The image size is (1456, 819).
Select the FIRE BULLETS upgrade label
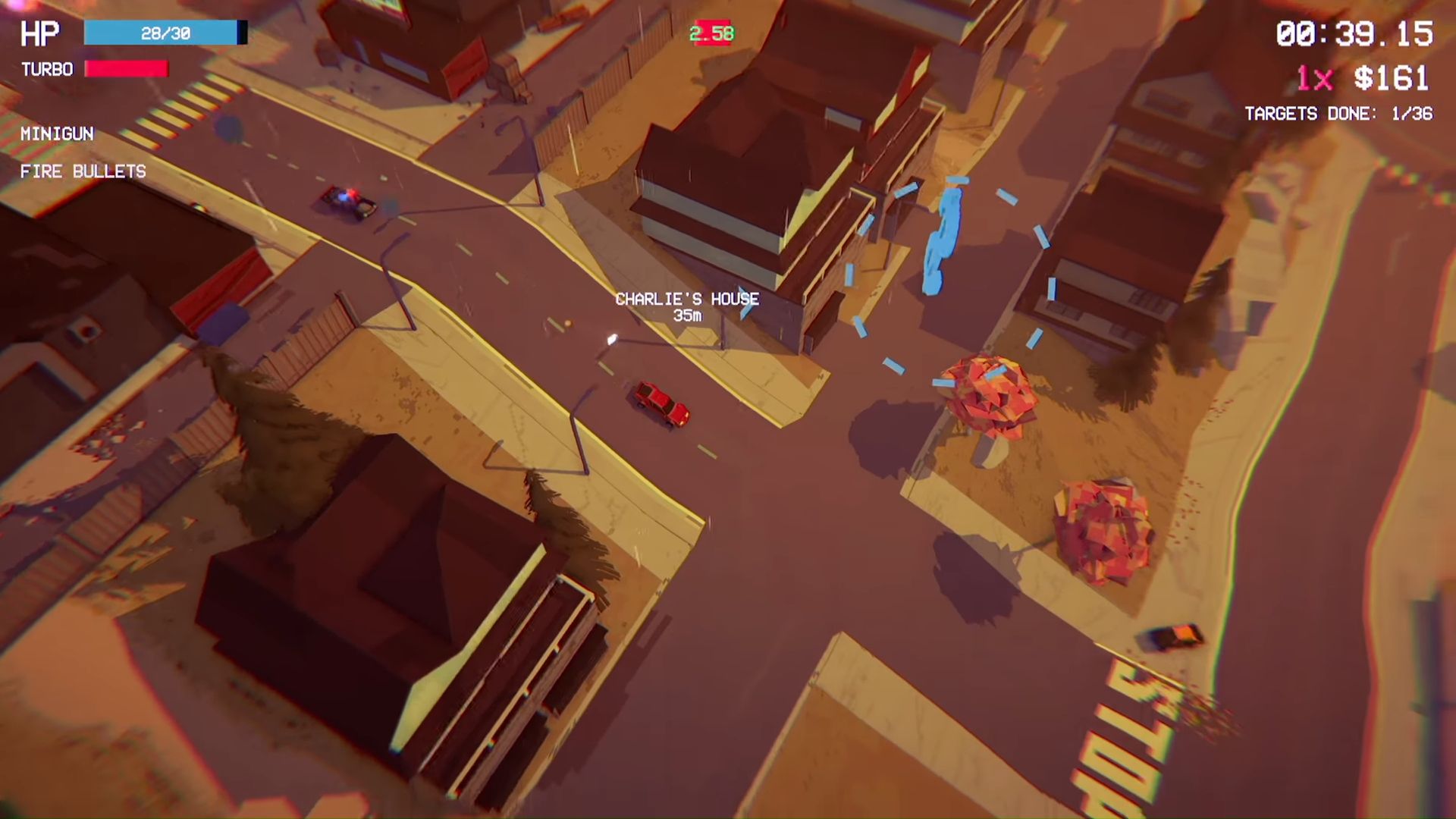click(83, 172)
